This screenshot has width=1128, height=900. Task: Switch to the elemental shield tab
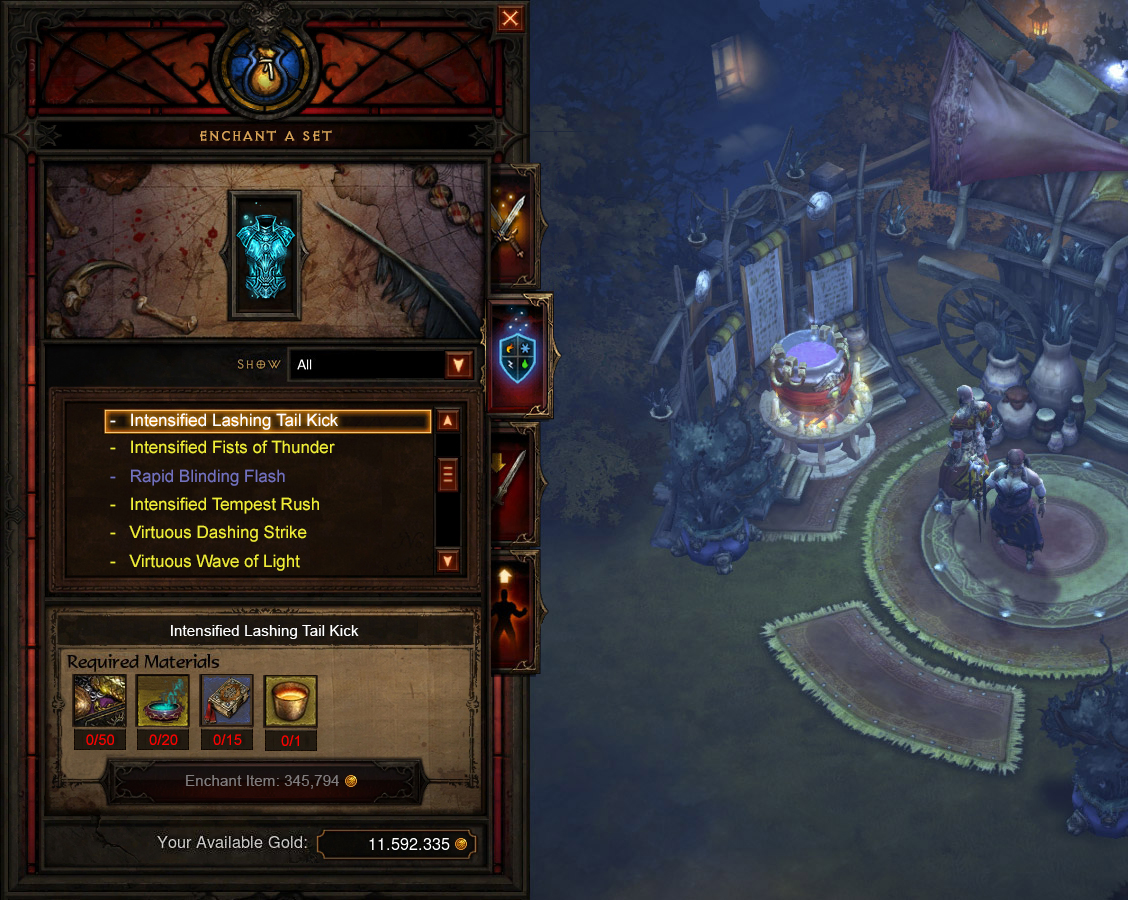click(516, 354)
